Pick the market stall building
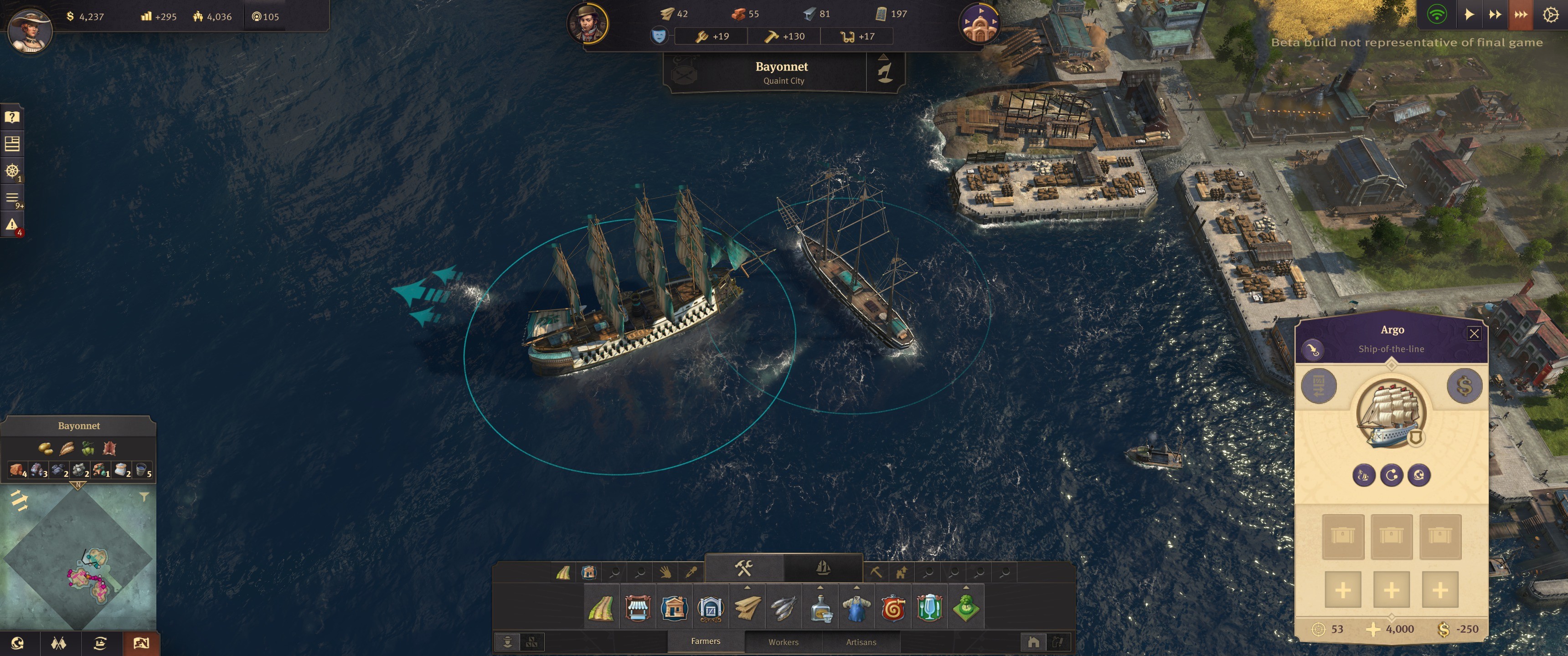 [637, 608]
